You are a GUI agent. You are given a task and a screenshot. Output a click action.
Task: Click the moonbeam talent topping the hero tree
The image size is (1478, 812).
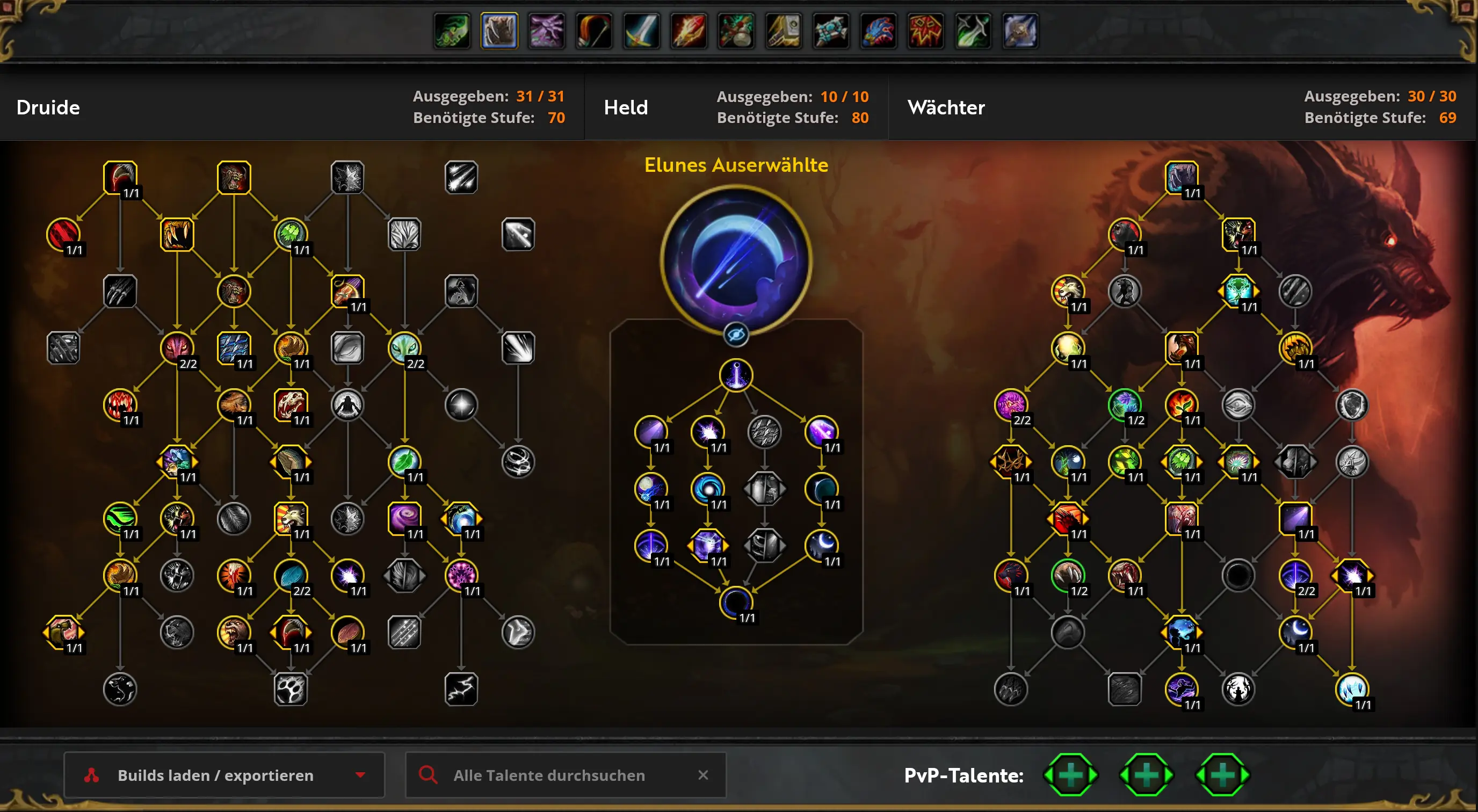[736, 375]
